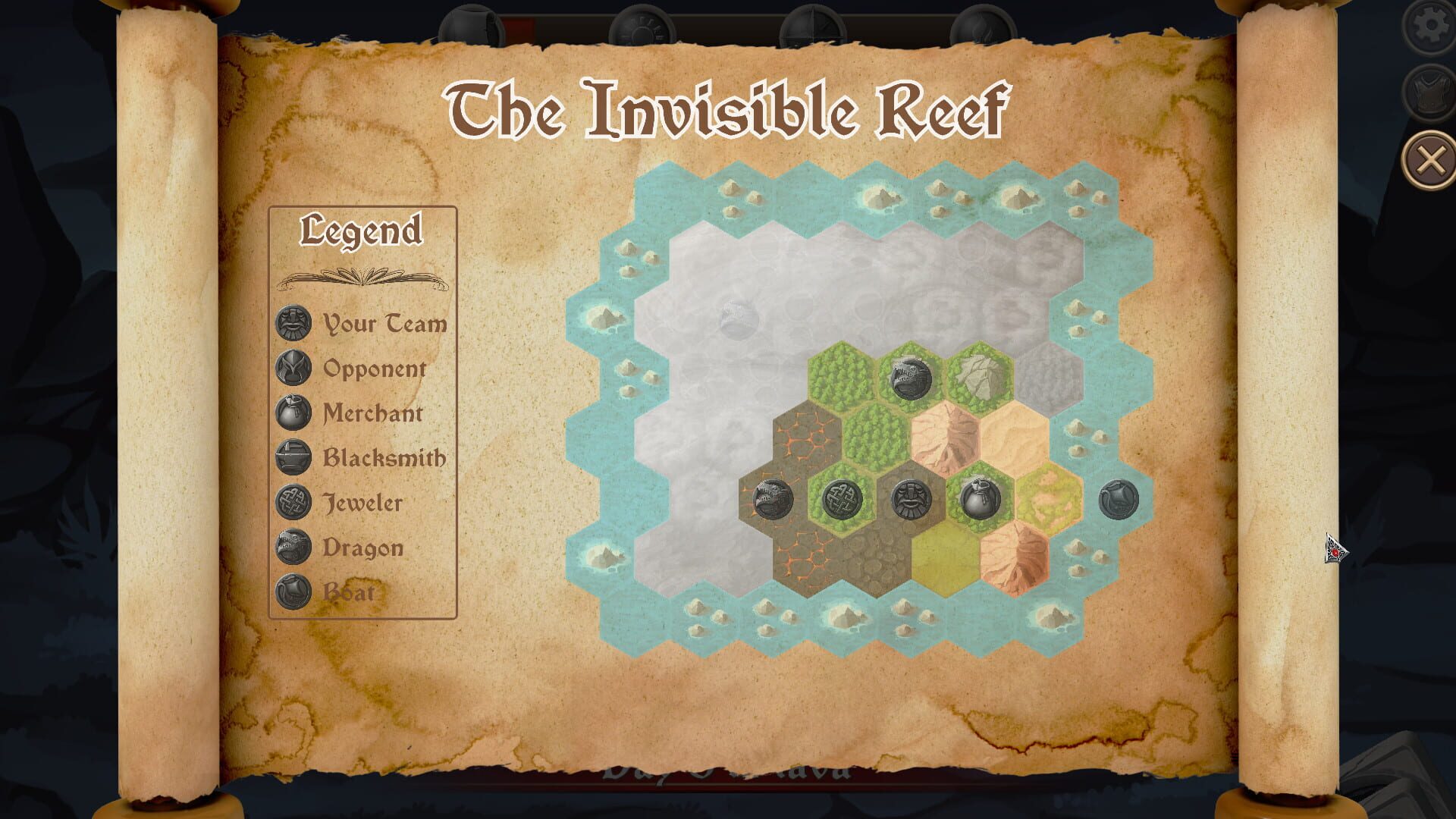The height and width of the screenshot is (819, 1456).
Task: Close the map with the X button
Action: 1429,157
